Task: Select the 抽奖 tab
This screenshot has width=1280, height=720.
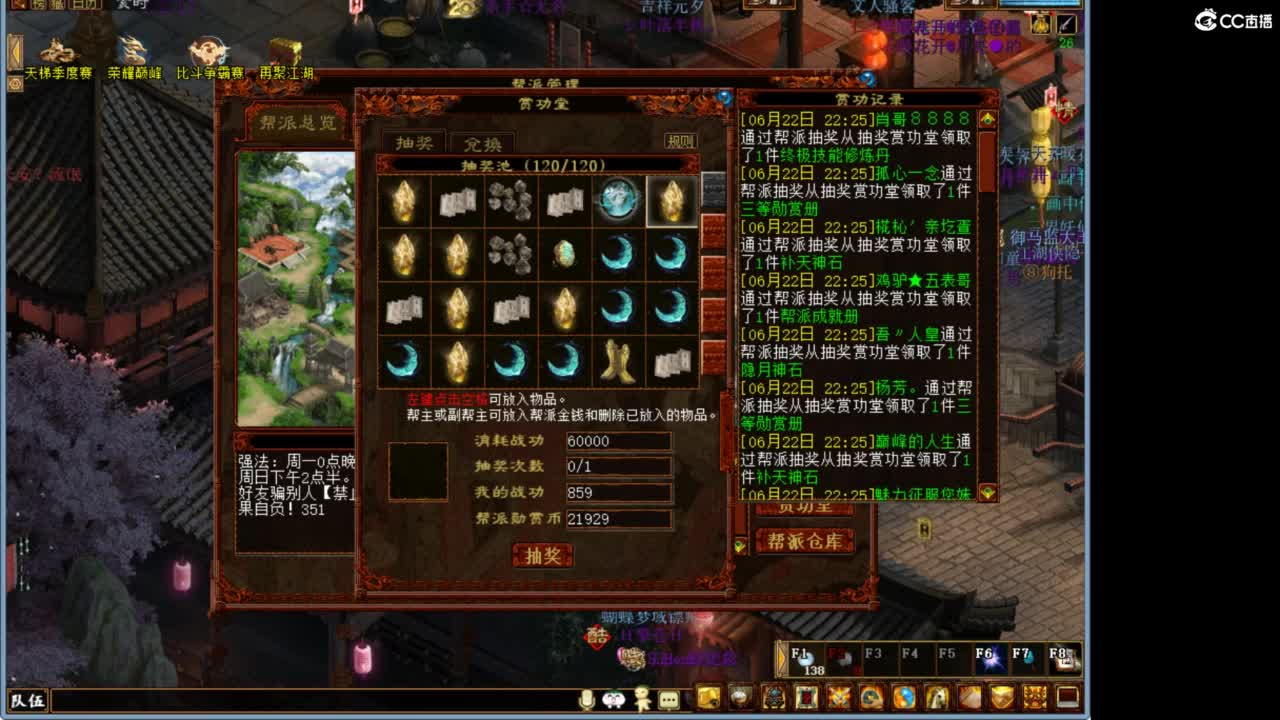Action: (415, 142)
